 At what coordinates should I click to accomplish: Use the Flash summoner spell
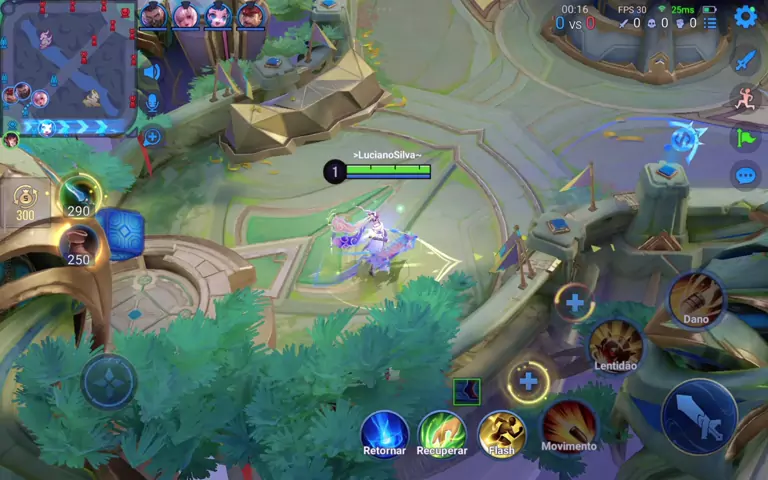click(x=502, y=432)
